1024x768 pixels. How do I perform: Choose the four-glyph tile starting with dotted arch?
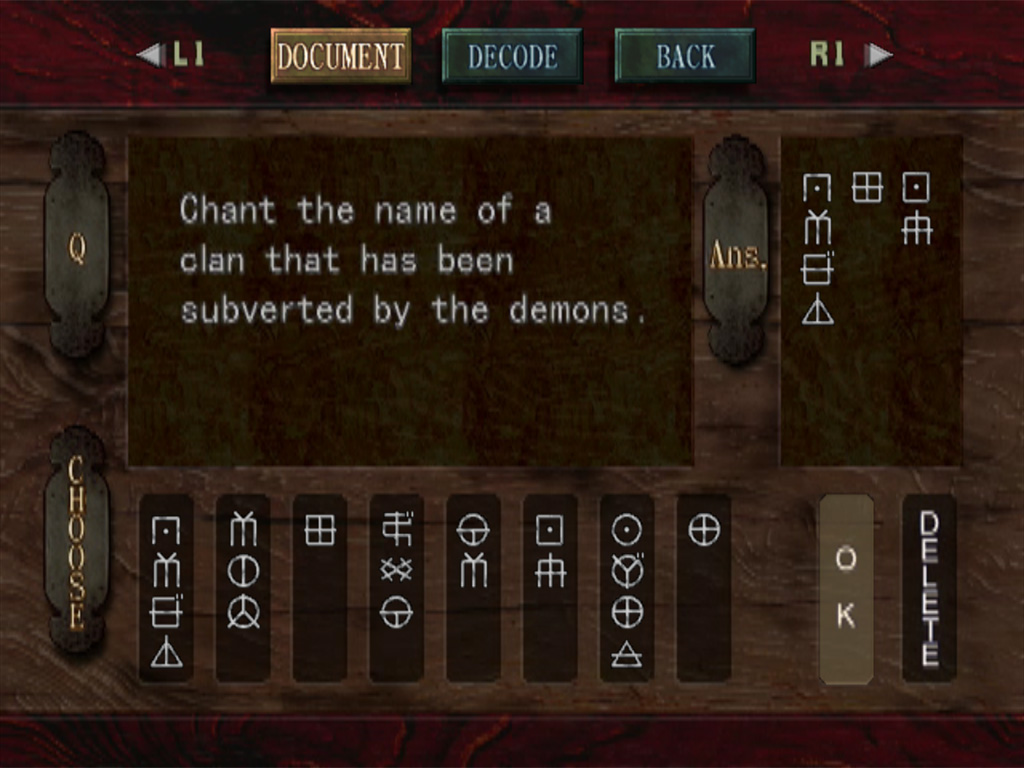[x=166, y=588]
